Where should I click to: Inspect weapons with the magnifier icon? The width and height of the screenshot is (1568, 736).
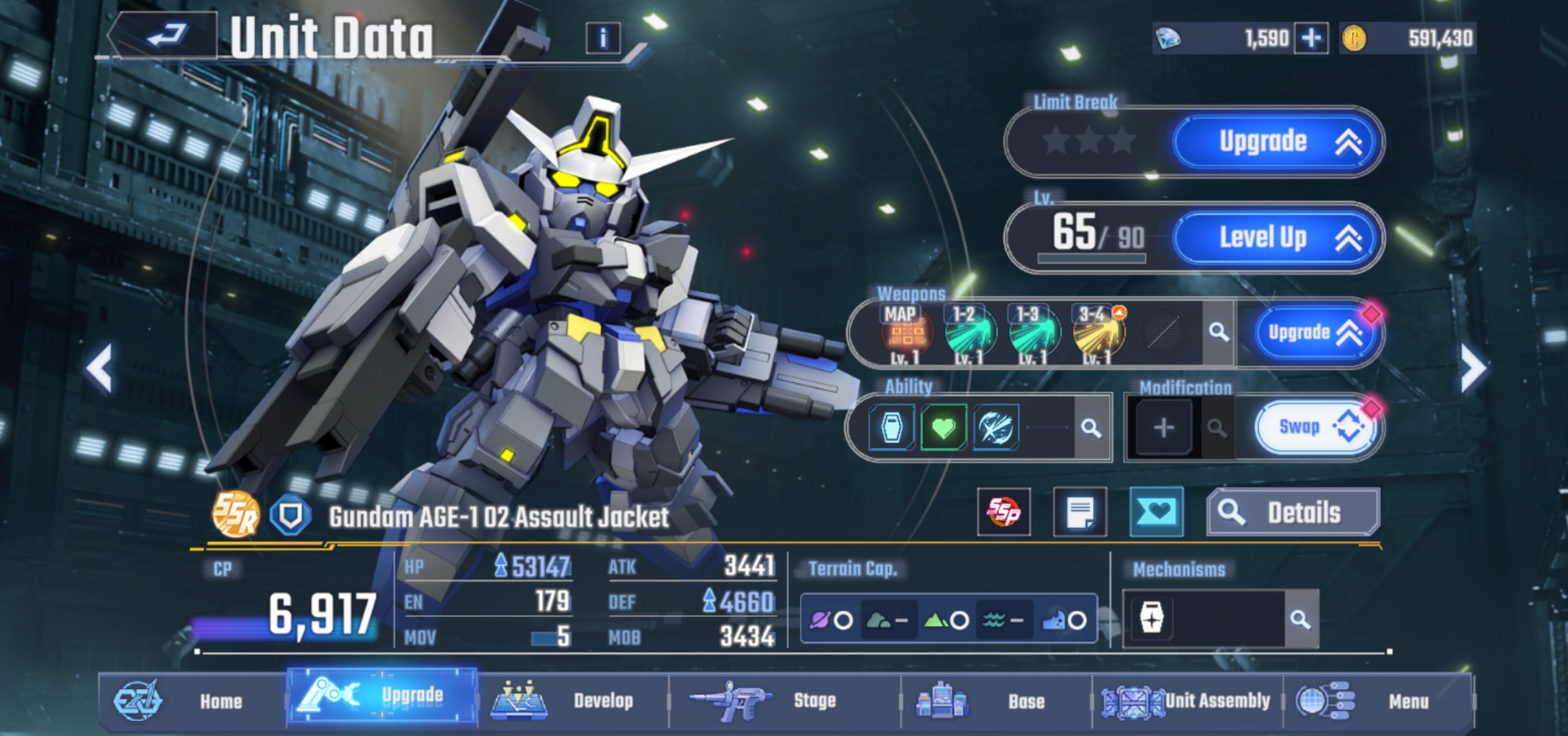coord(1218,332)
